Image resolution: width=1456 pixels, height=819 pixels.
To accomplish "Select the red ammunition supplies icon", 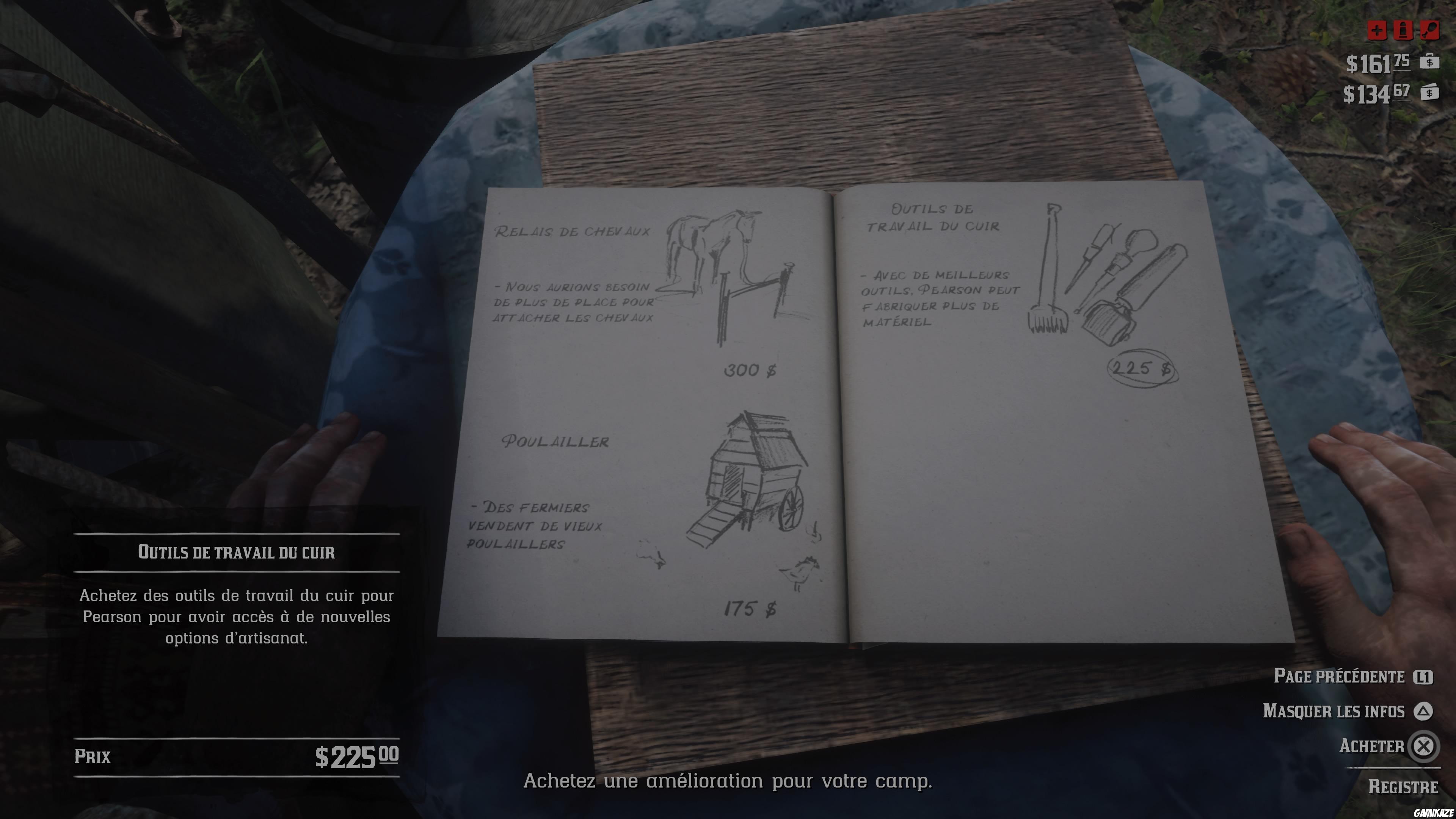I will point(1403,30).
